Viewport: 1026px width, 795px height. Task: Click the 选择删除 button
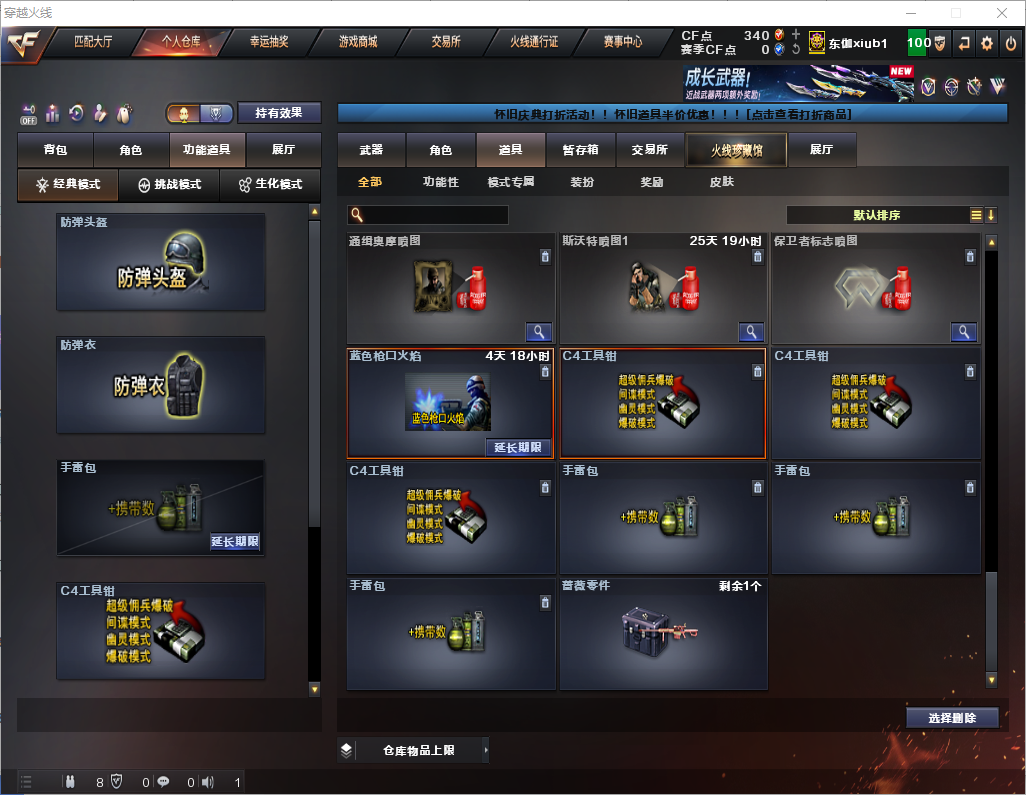click(952, 718)
